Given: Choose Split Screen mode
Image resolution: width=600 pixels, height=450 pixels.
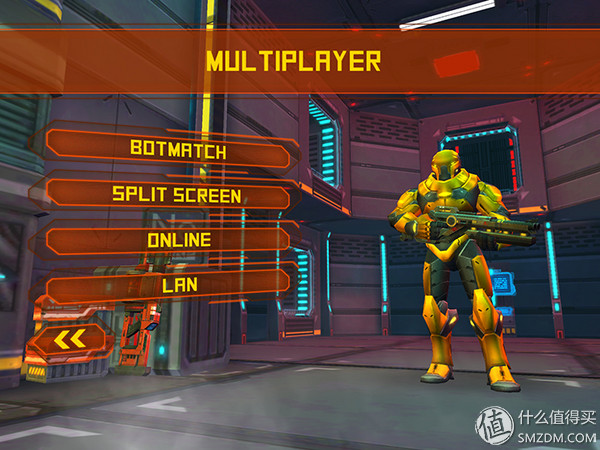Looking at the screenshot, I should (177, 194).
